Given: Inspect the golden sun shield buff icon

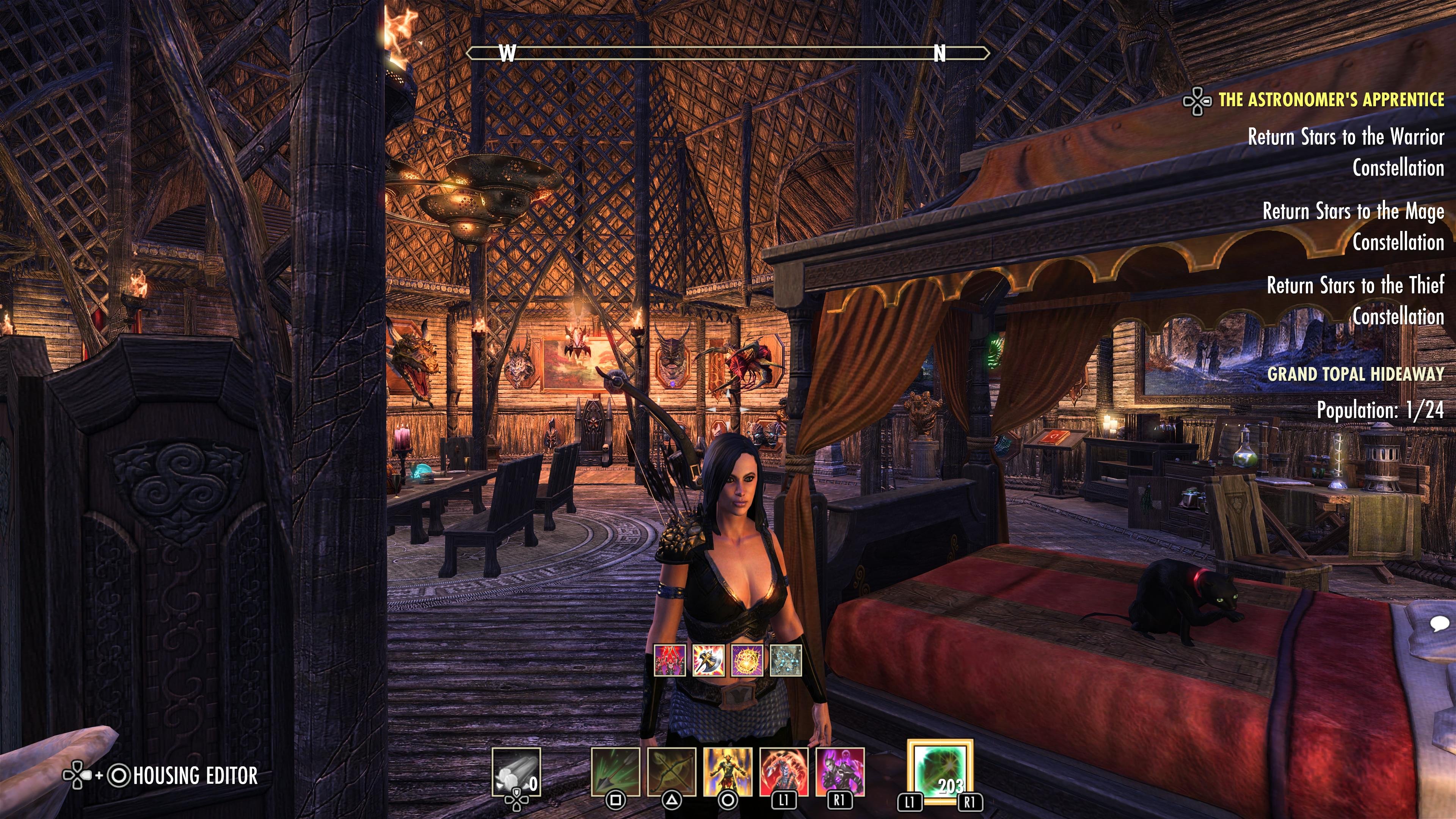Looking at the screenshot, I should coord(747,660).
